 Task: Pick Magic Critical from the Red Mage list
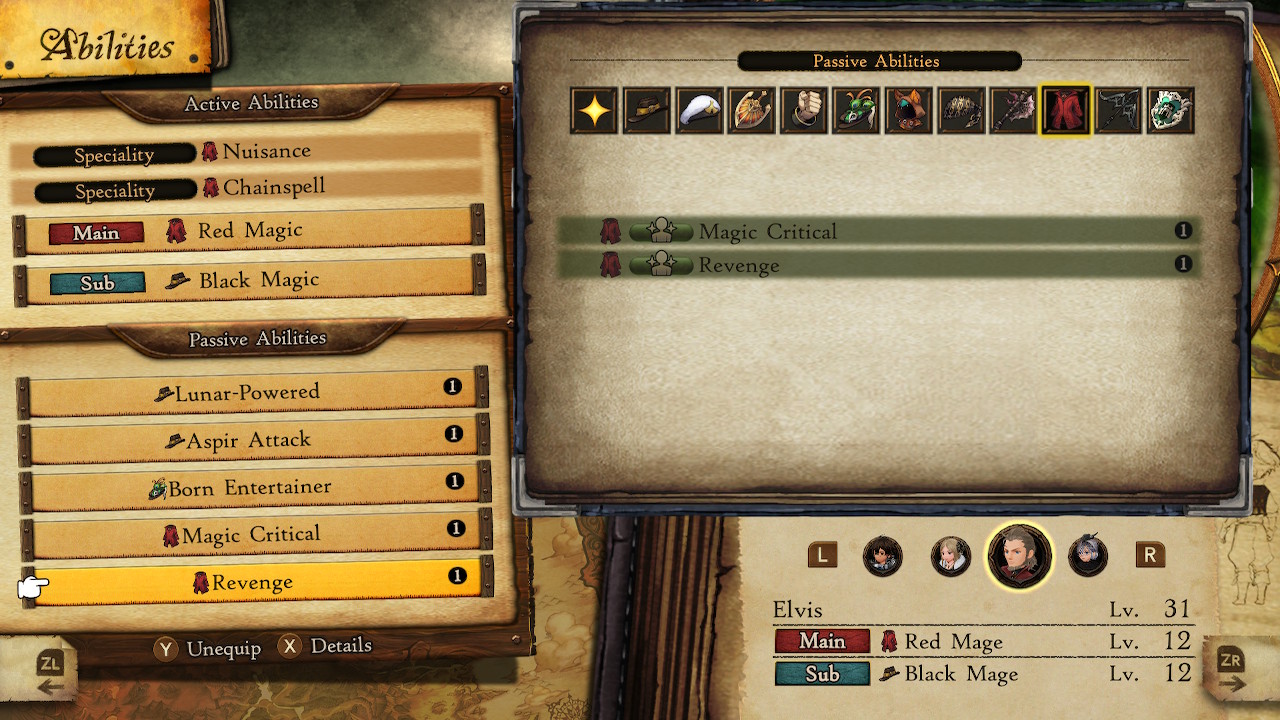pyautogui.click(x=878, y=232)
